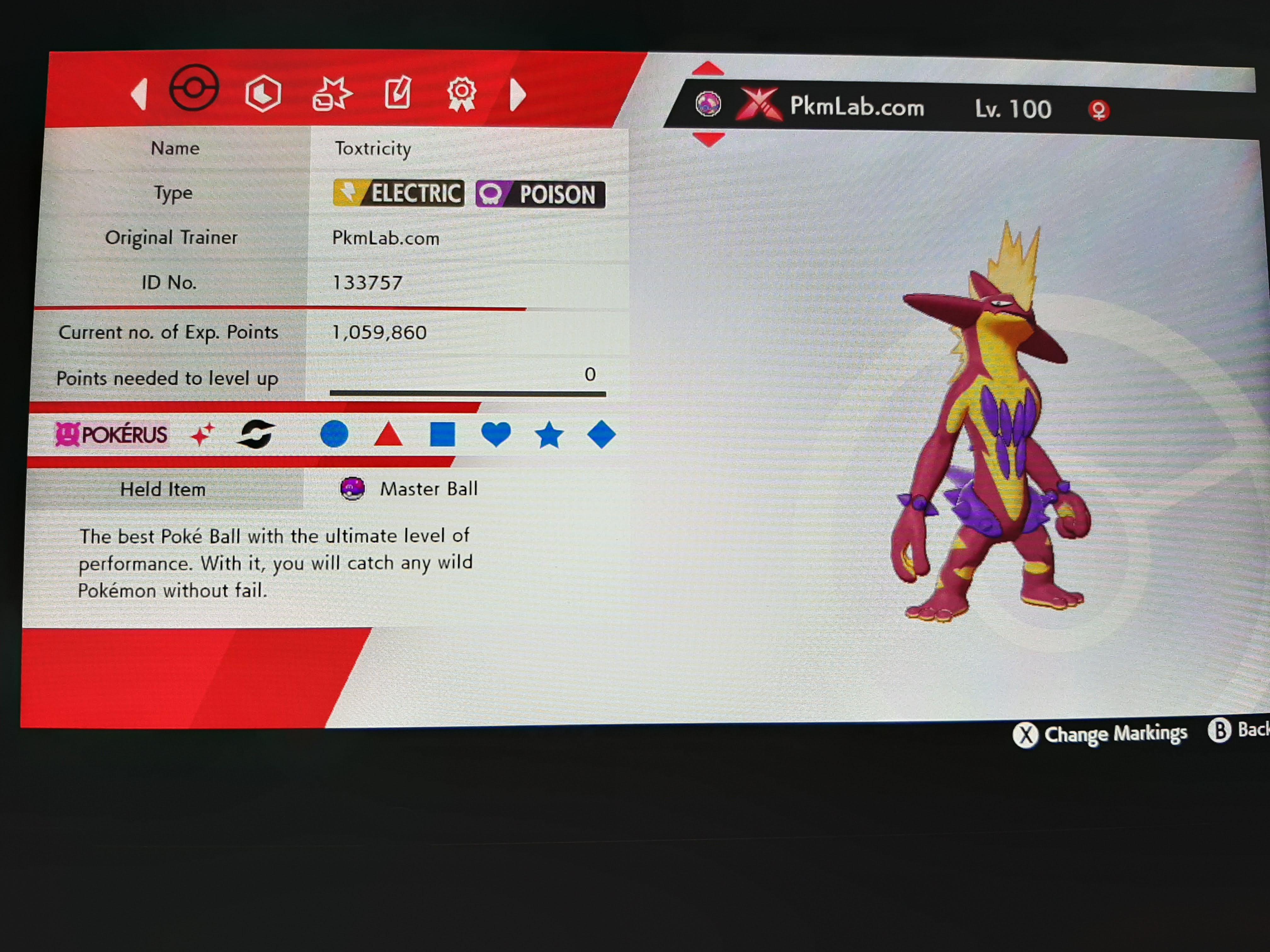Toggle the red triangle marking

tap(390, 434)
